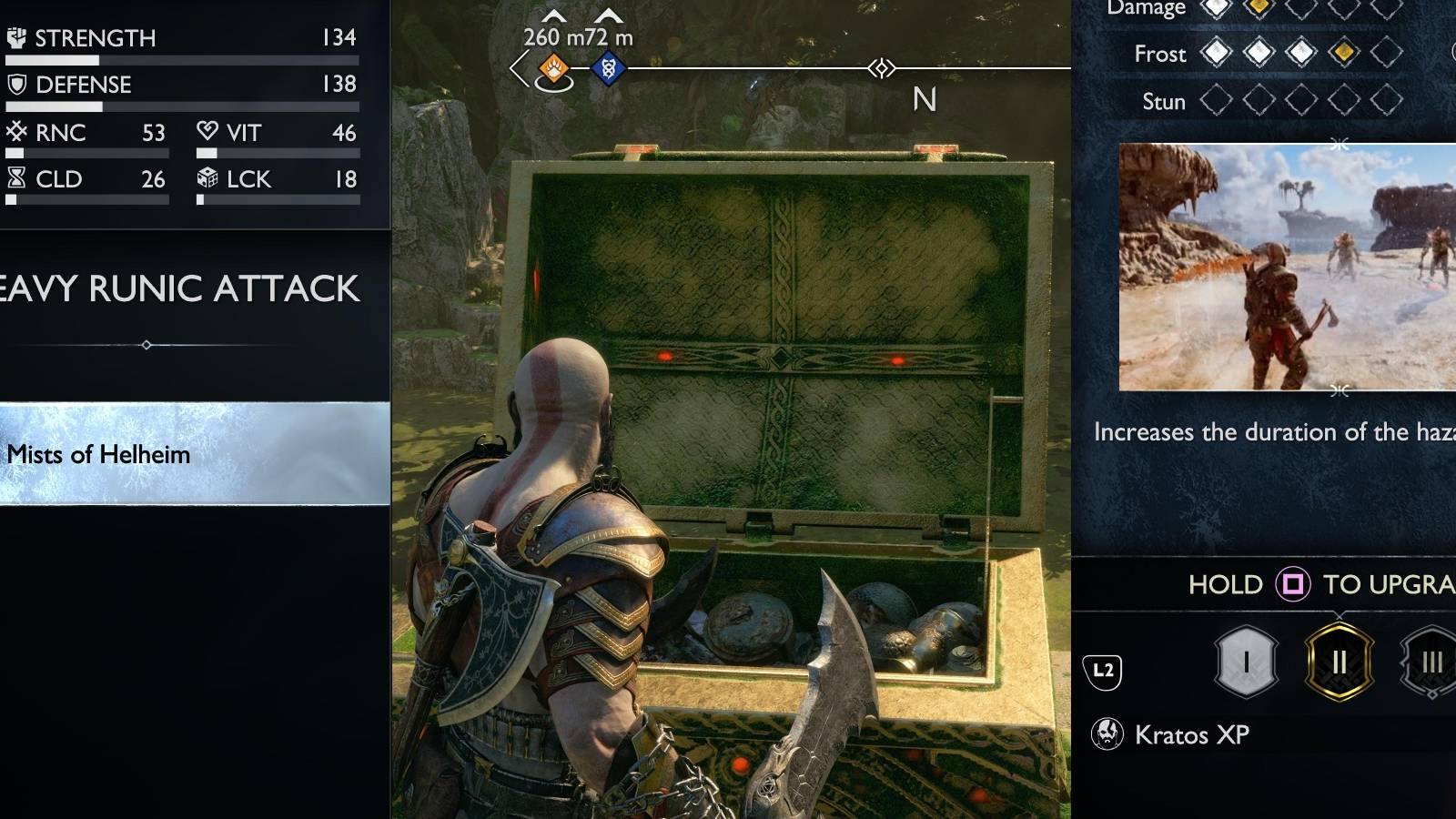The height and width of the screenshot is (819, 1456).
Task: Click the Strength shield icon
Action: pyautogui.click(x=15, y=37)
